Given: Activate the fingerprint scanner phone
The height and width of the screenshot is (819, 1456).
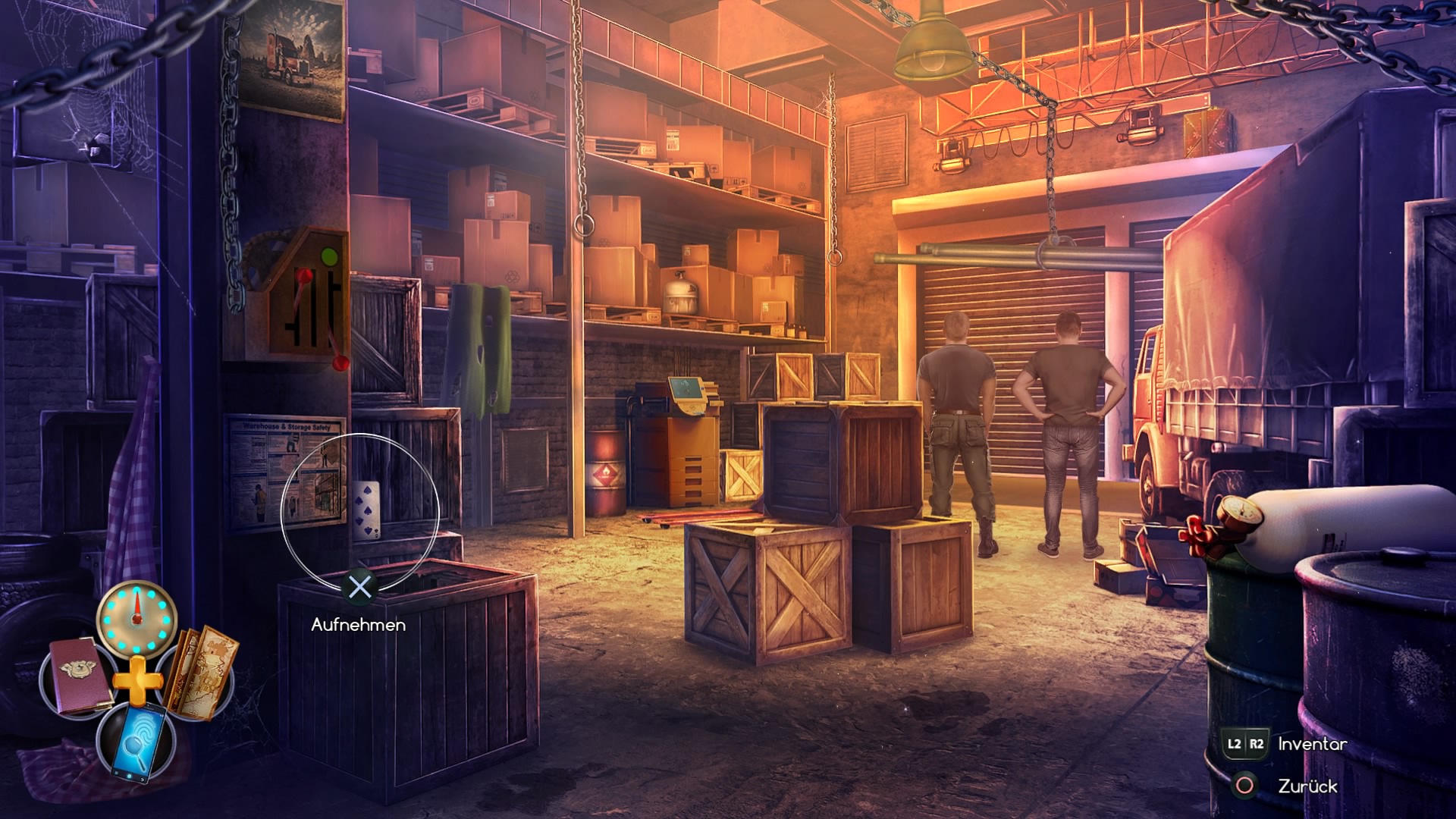Looking at the screenshot, I should click(138, 739).
